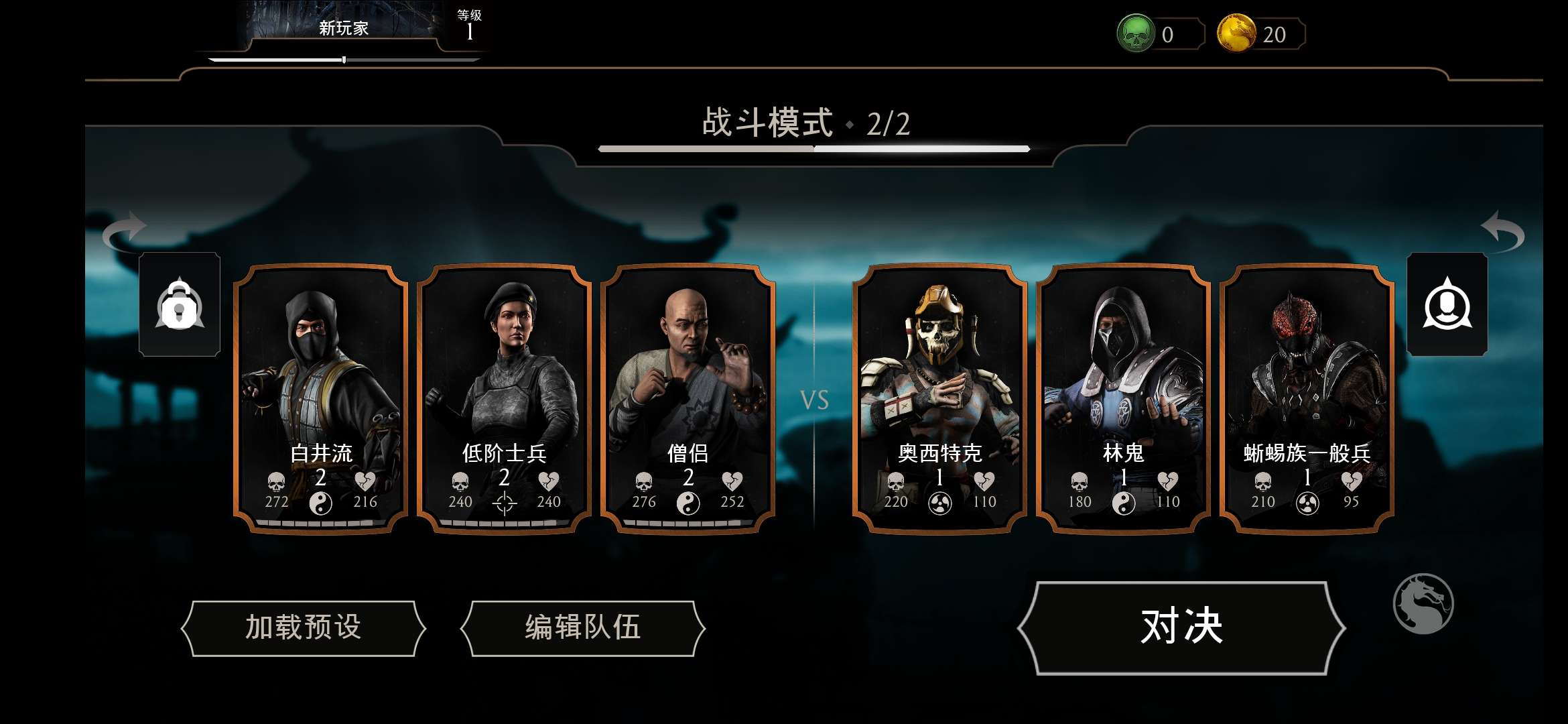Tap the dragon logo emblem
The width and height of the screenshot is (1568, 724).
pos(1423,603)
